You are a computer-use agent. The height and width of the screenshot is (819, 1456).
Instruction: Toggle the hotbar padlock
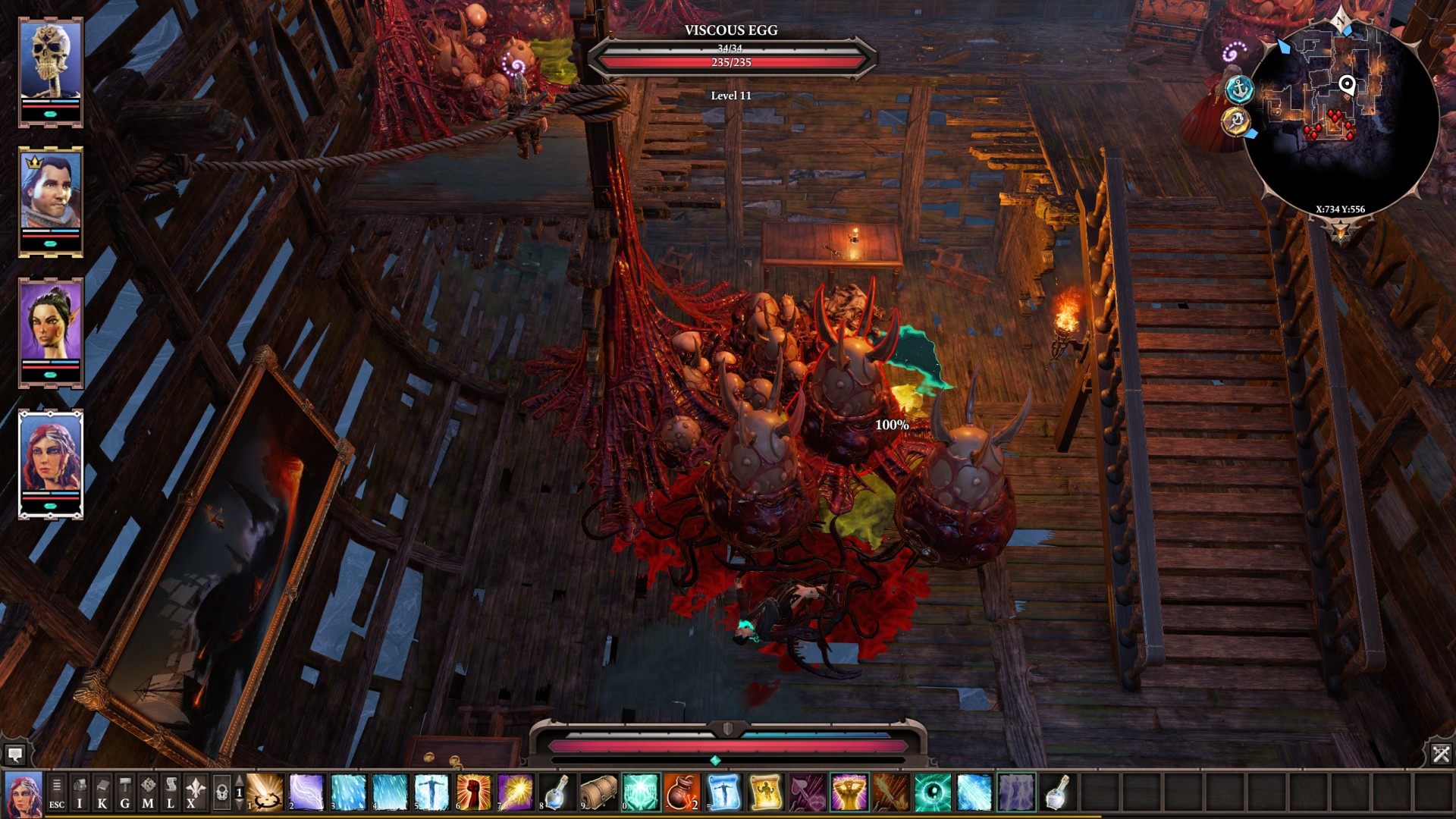[221, 792]
